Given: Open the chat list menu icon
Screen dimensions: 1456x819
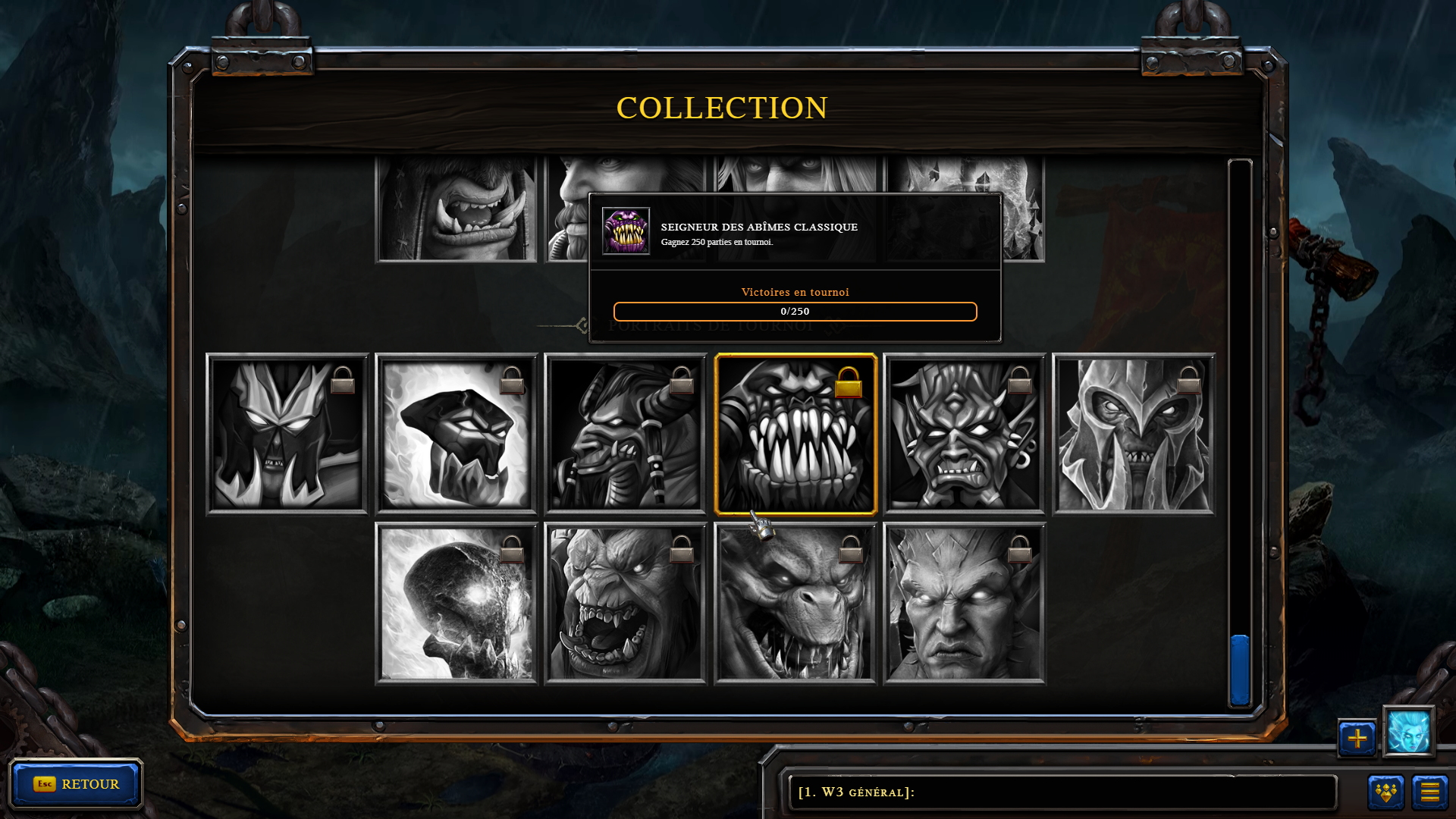Looking at the screenshot, I should tap(1430, 792).
